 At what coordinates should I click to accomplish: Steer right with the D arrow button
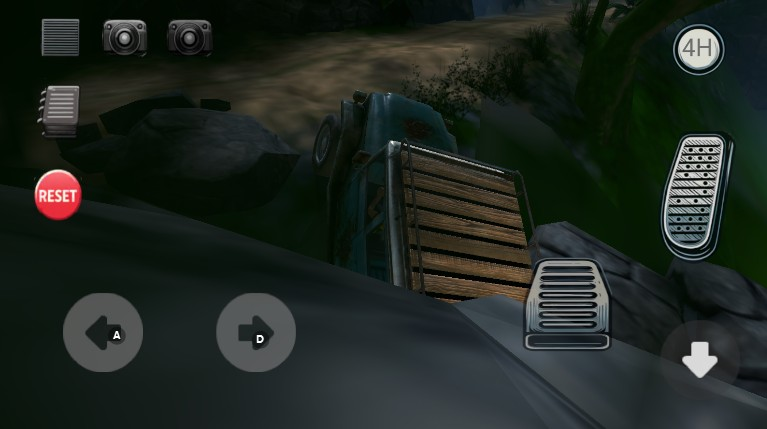point(256,333)
